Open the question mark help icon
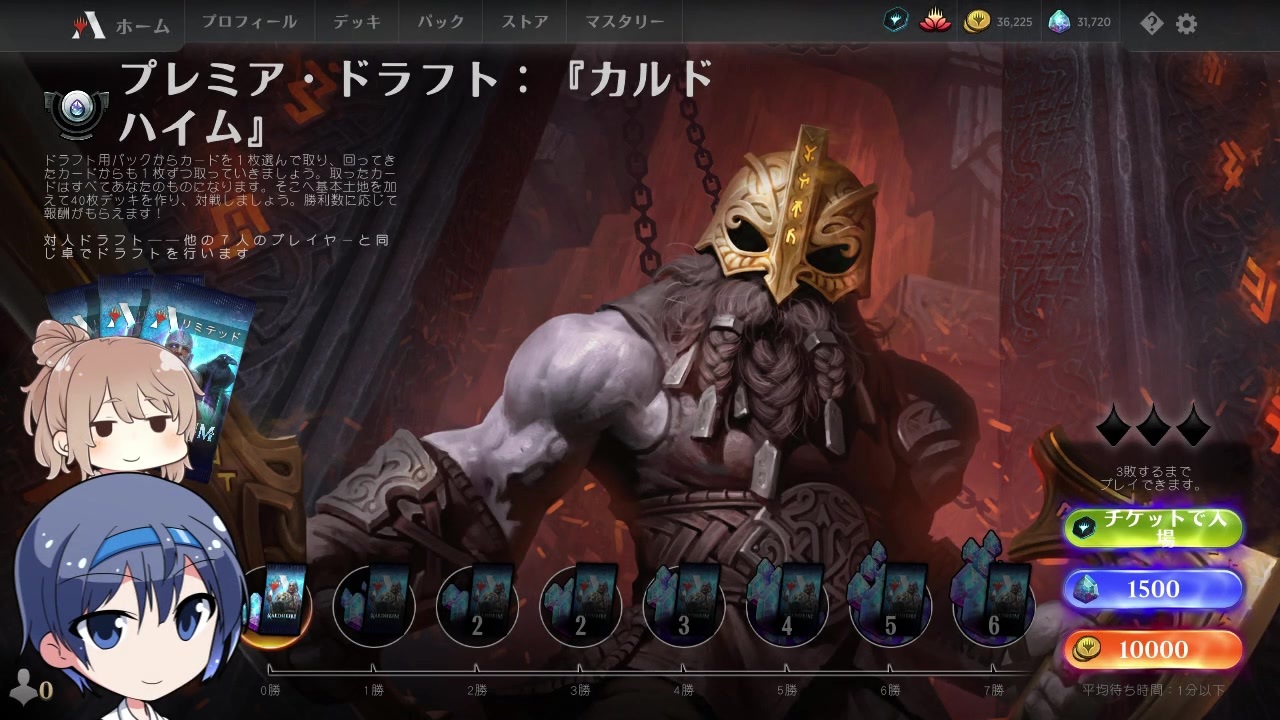The width and height of the screenshot is (1280, 720). pyautogui.click(x=1151, y=23)
